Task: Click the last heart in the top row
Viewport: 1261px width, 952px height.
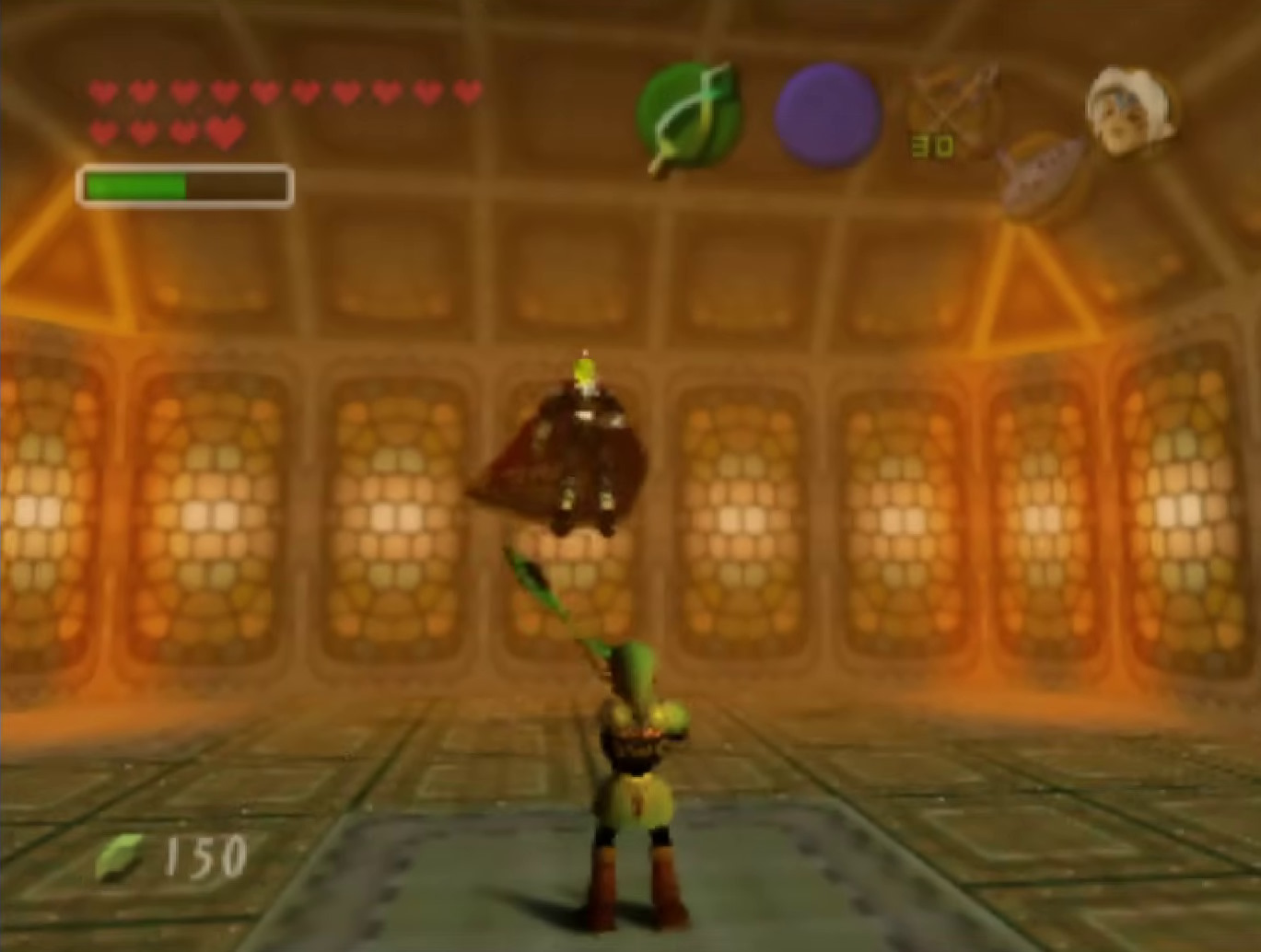Action: coord(467,93)
